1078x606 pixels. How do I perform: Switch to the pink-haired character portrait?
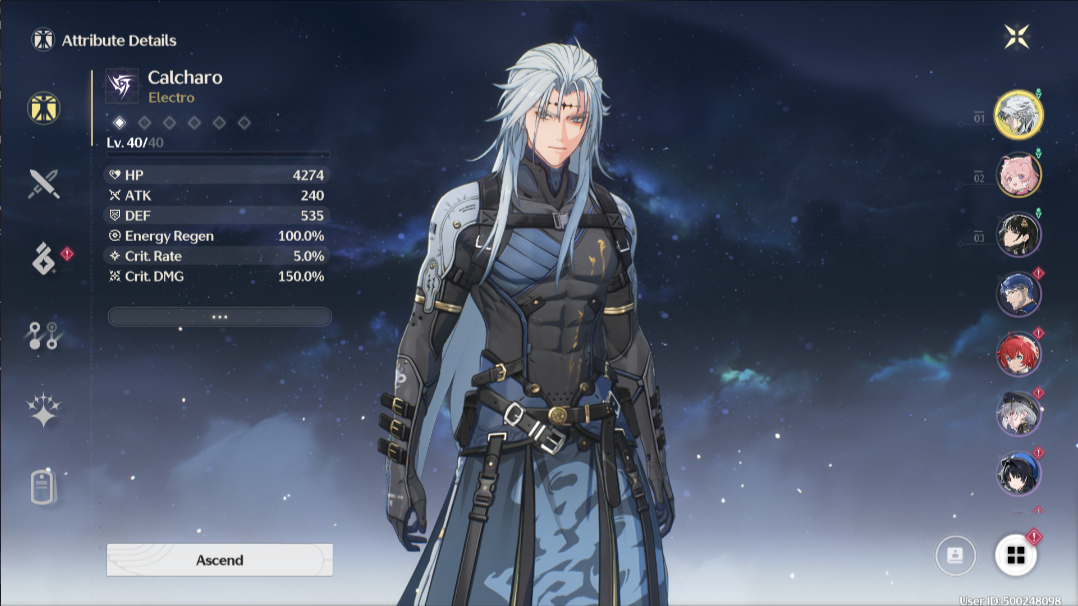[1019, 175]
